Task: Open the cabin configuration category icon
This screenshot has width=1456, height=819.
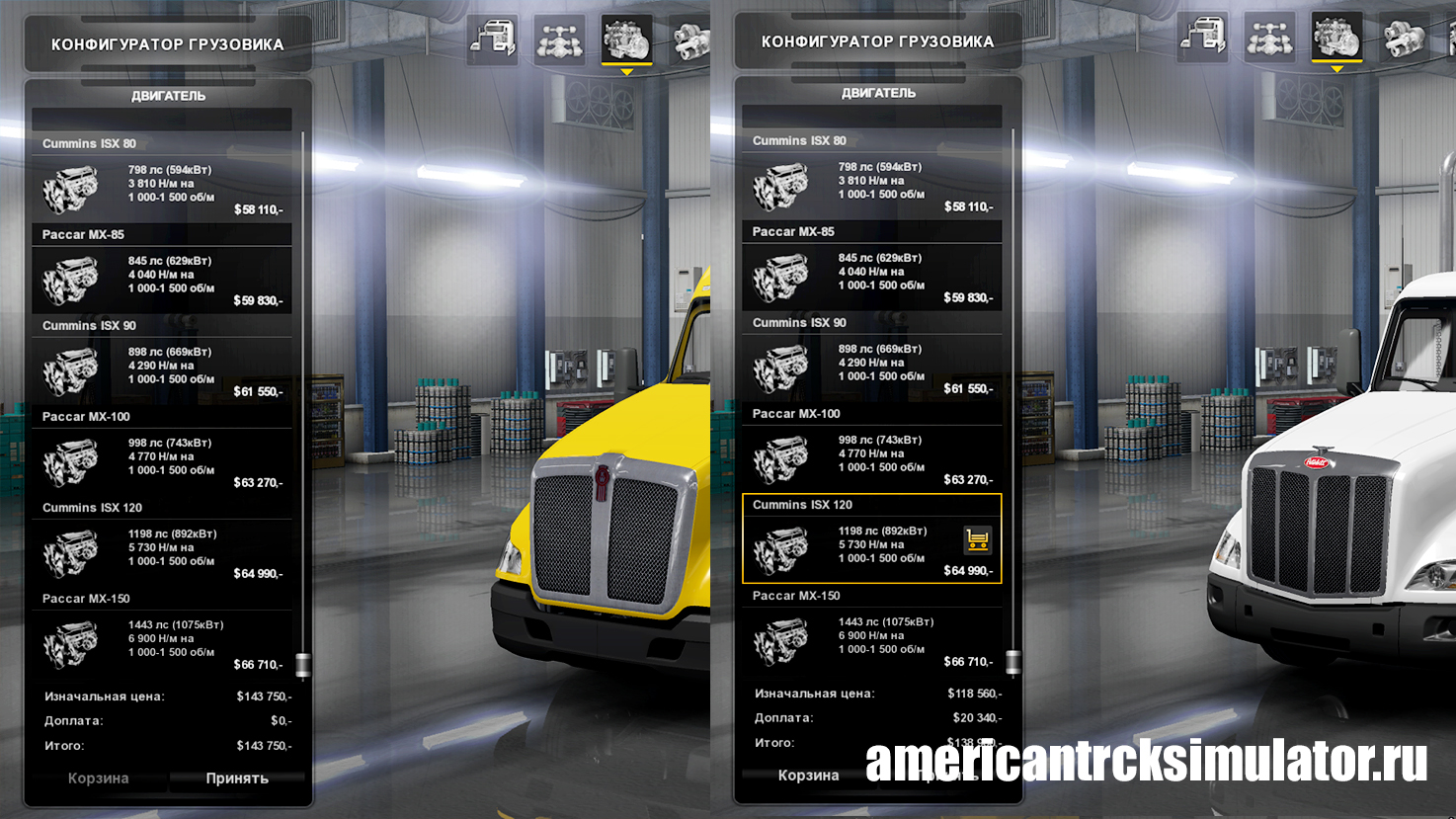Action: click(493, 40)
